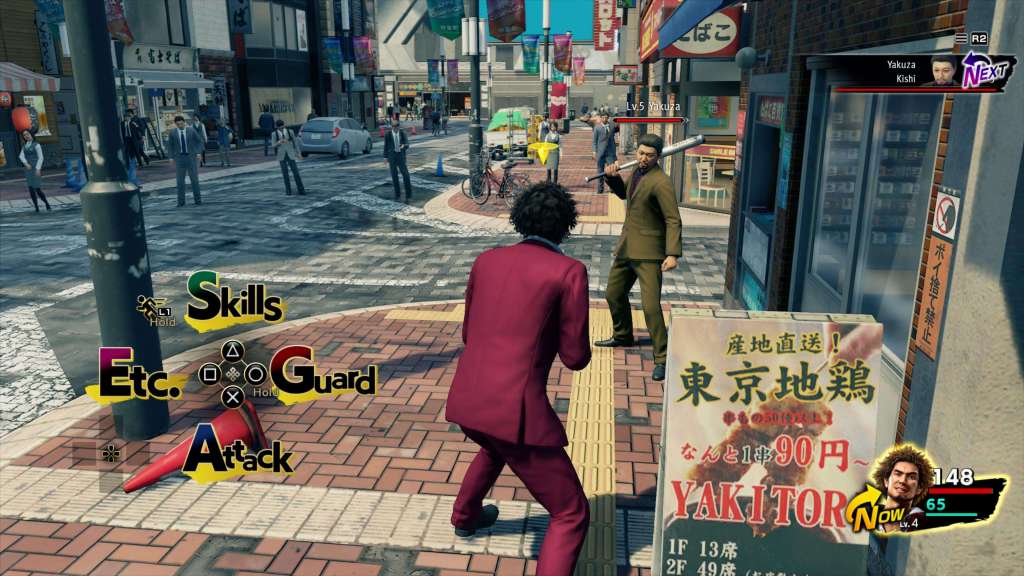Image resolution: width=1024 pixels, height=576 pixels.
Task: Select the Yakuza Kishi next-turn portrait
Action: point(939,72)
